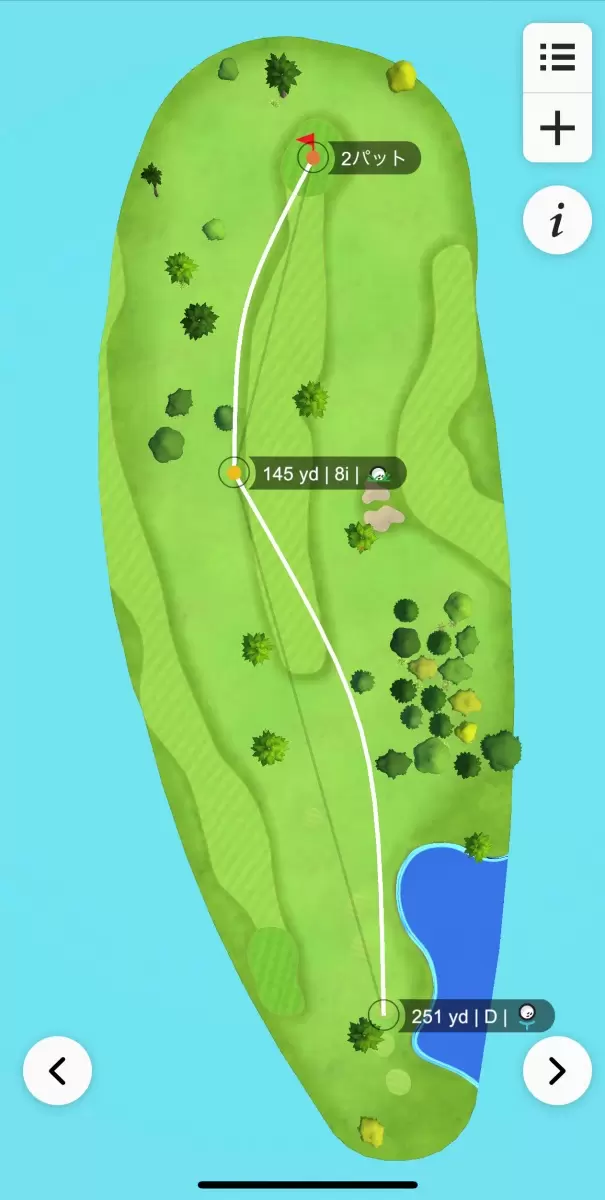Open the 2パット putt label
Viewport: 605px width, 1200px height.
[x=371, y=158]
